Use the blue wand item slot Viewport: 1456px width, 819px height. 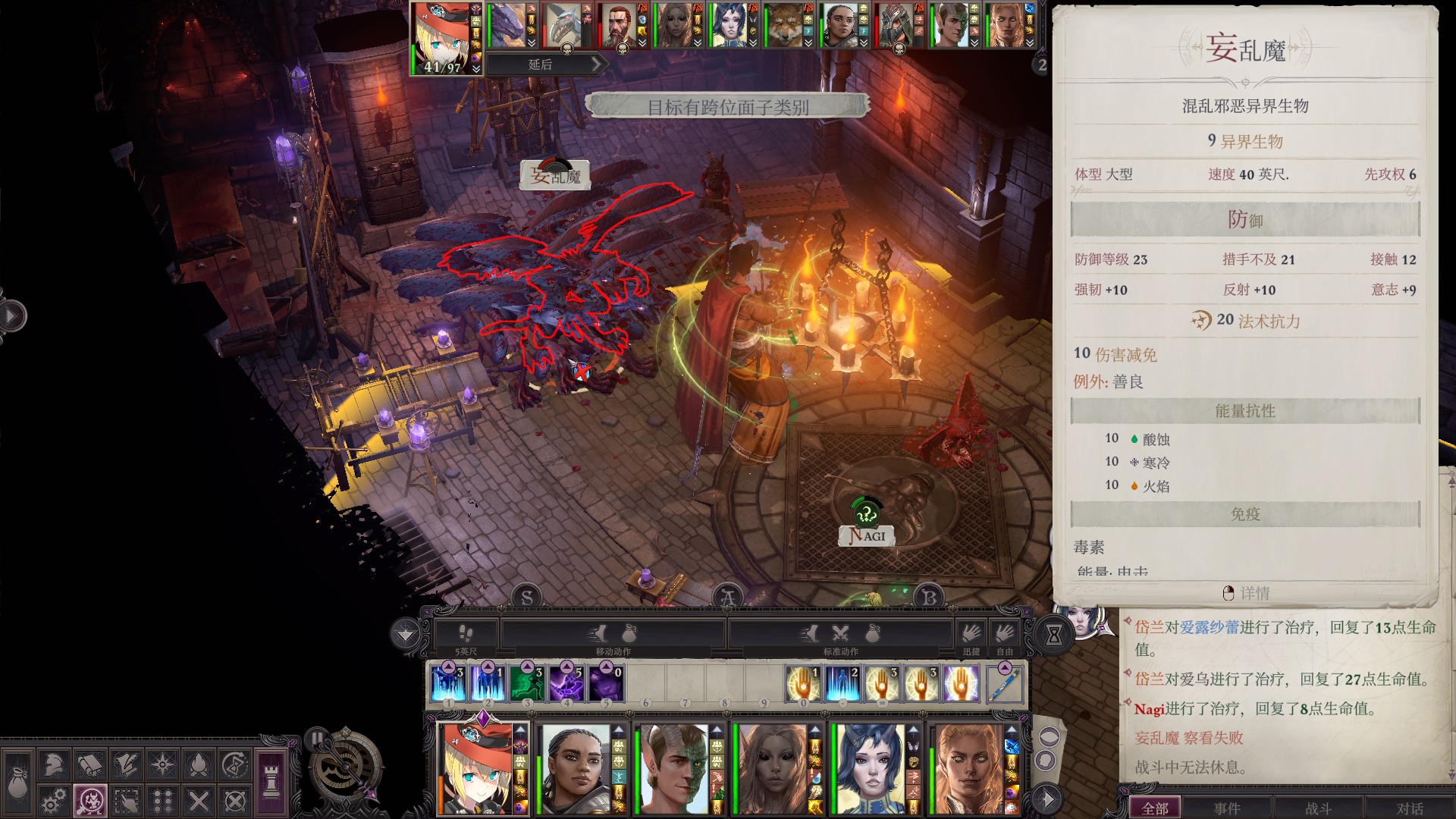(1004, 682)
